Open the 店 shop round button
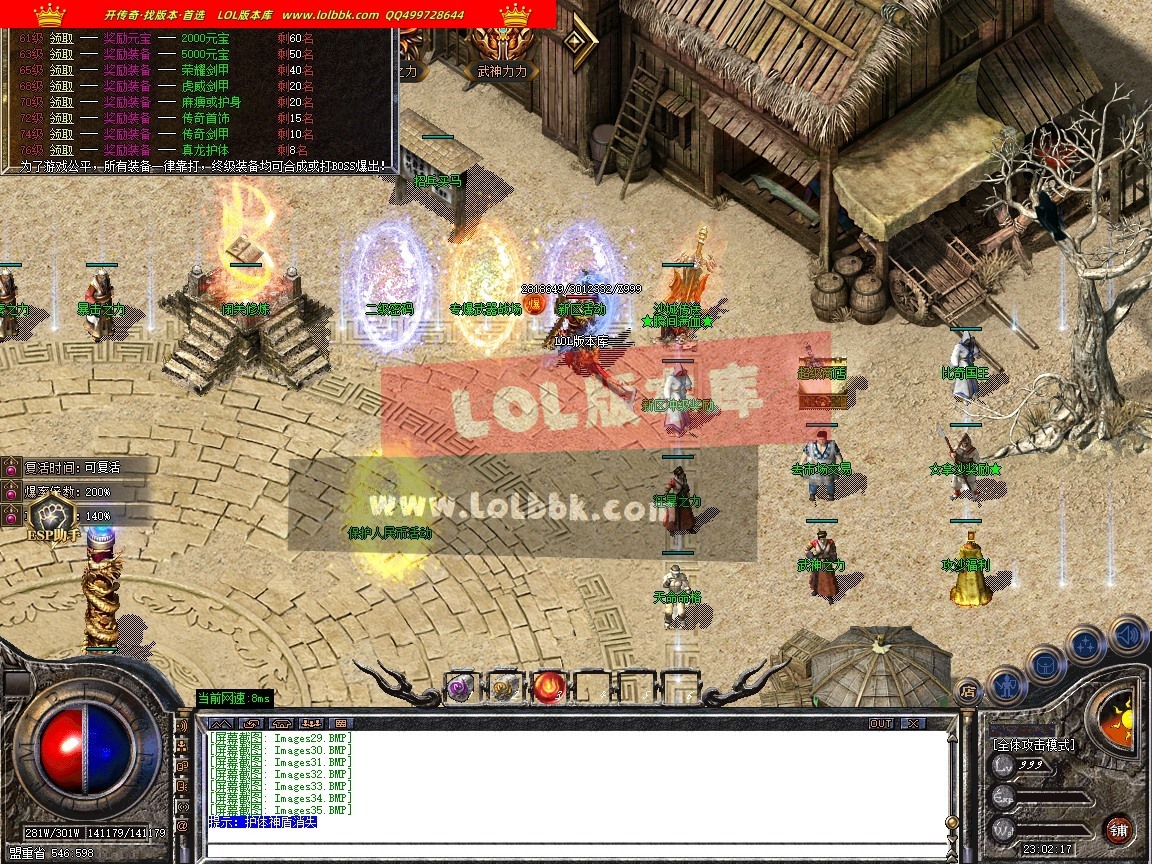 (x=967, y=689)
